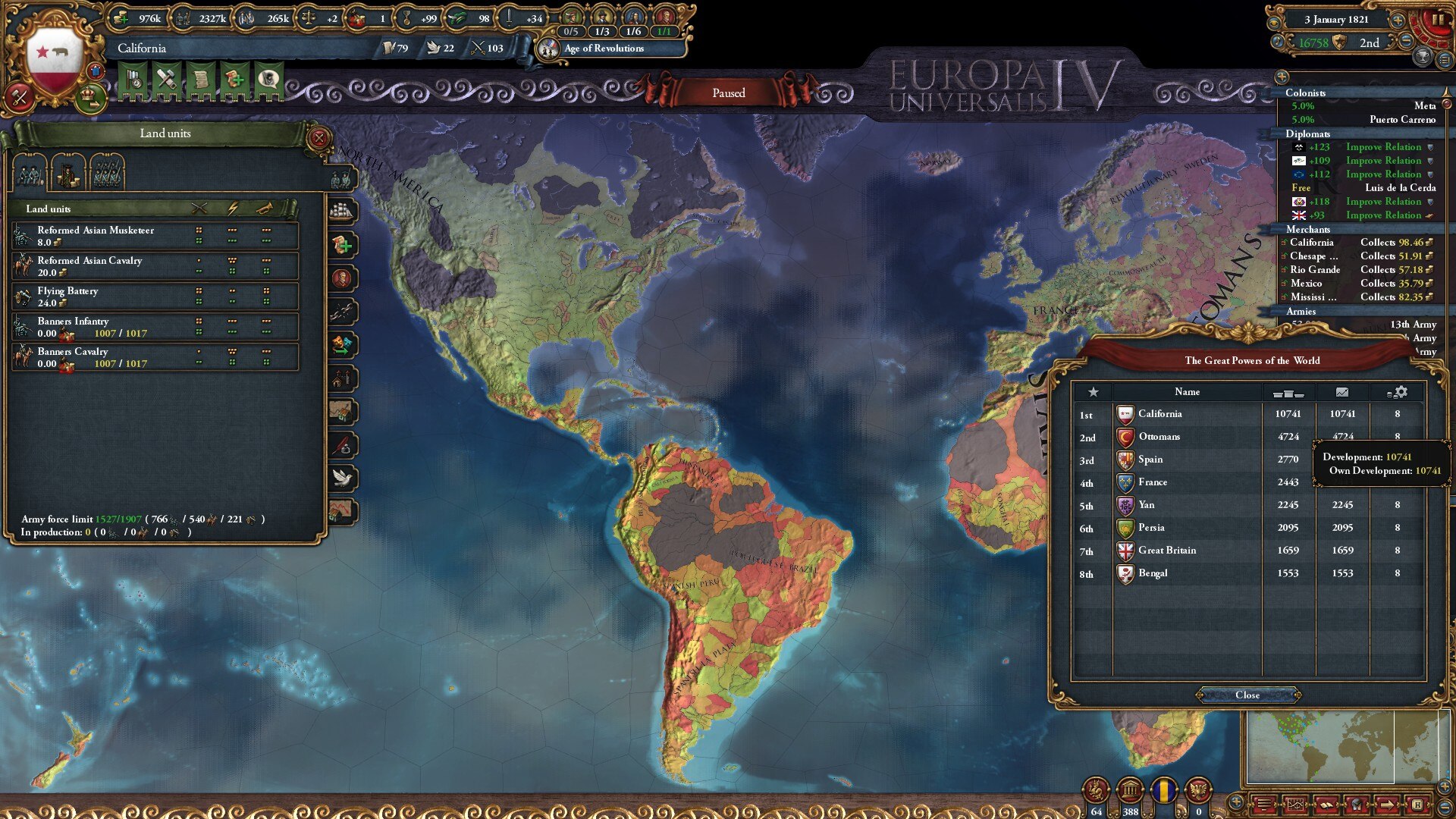
Task: Unpause the game via the Paused banner
Action: [730, 93]
